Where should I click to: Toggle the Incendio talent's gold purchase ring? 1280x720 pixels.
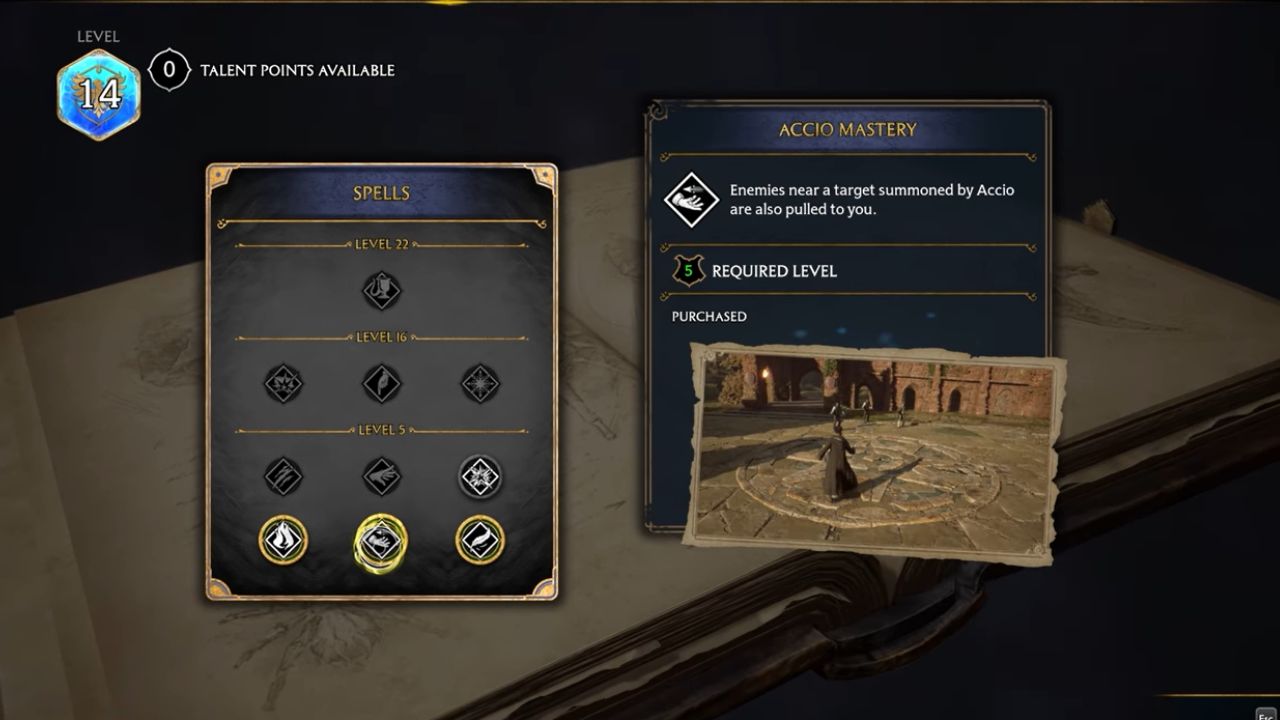click(282, 540)
